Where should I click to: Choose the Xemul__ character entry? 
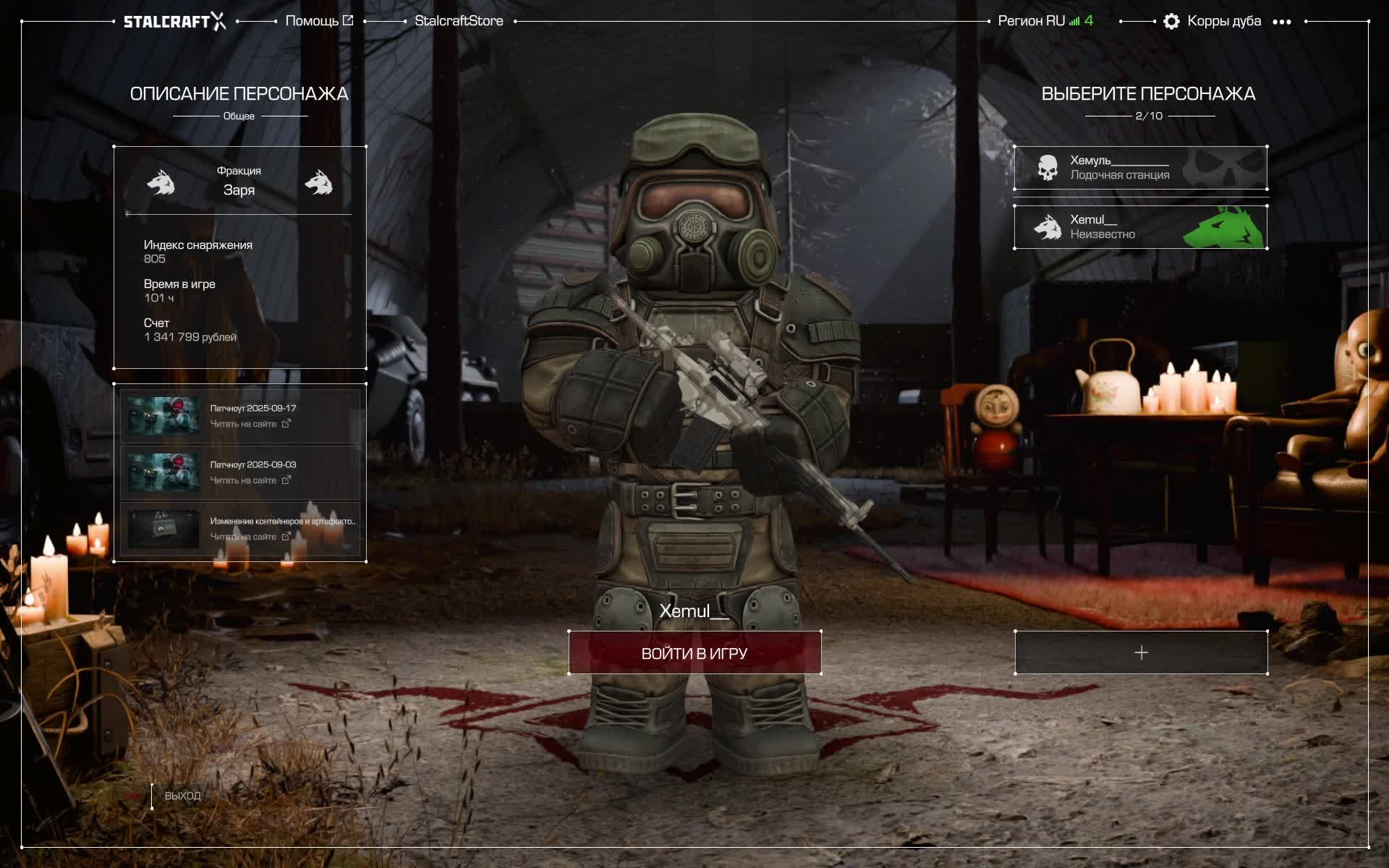pyautogui.click(x=1140, y=227)
